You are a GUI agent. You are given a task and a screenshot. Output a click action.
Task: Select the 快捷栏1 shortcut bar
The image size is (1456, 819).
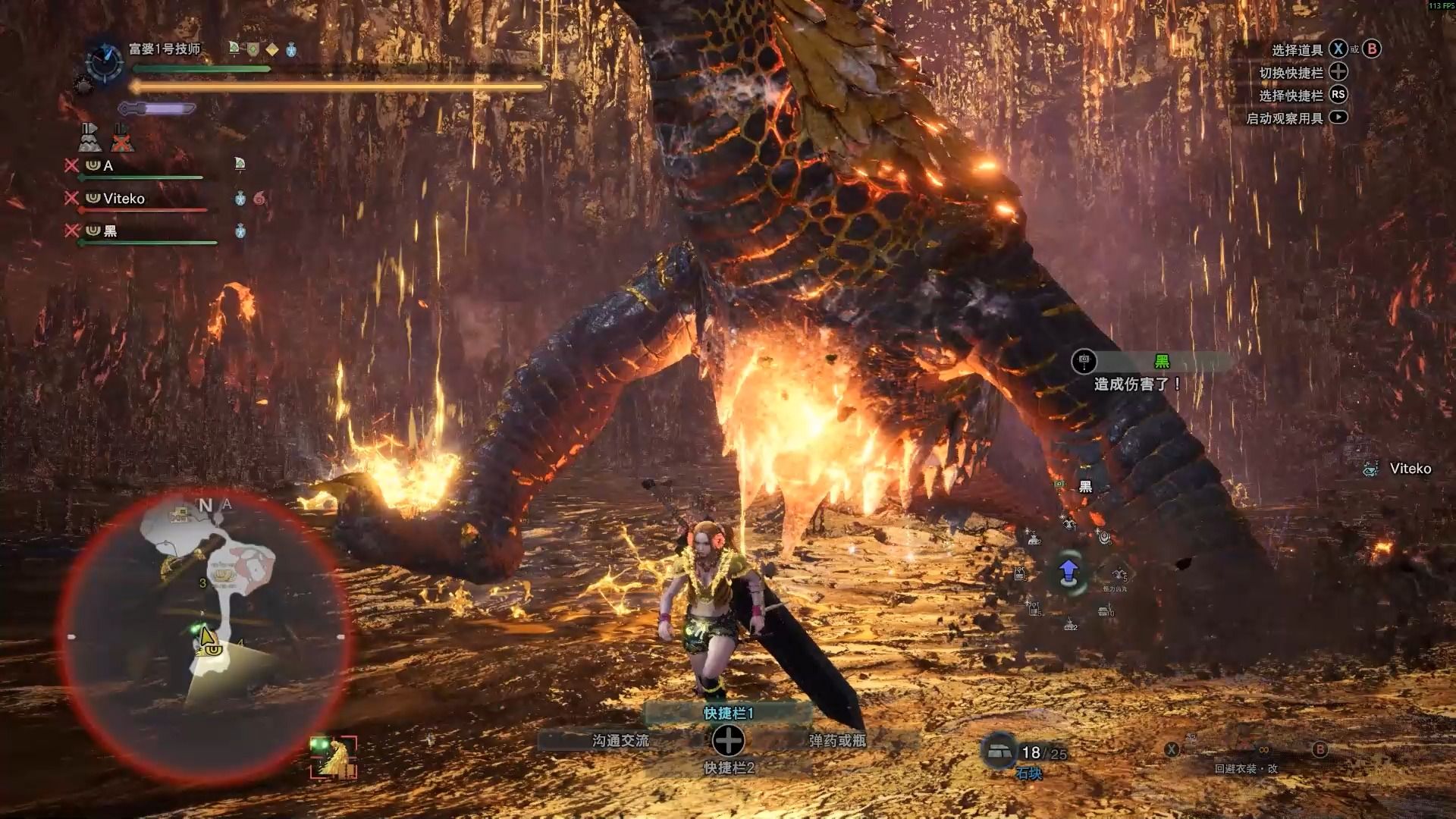(x=728, y=713)
